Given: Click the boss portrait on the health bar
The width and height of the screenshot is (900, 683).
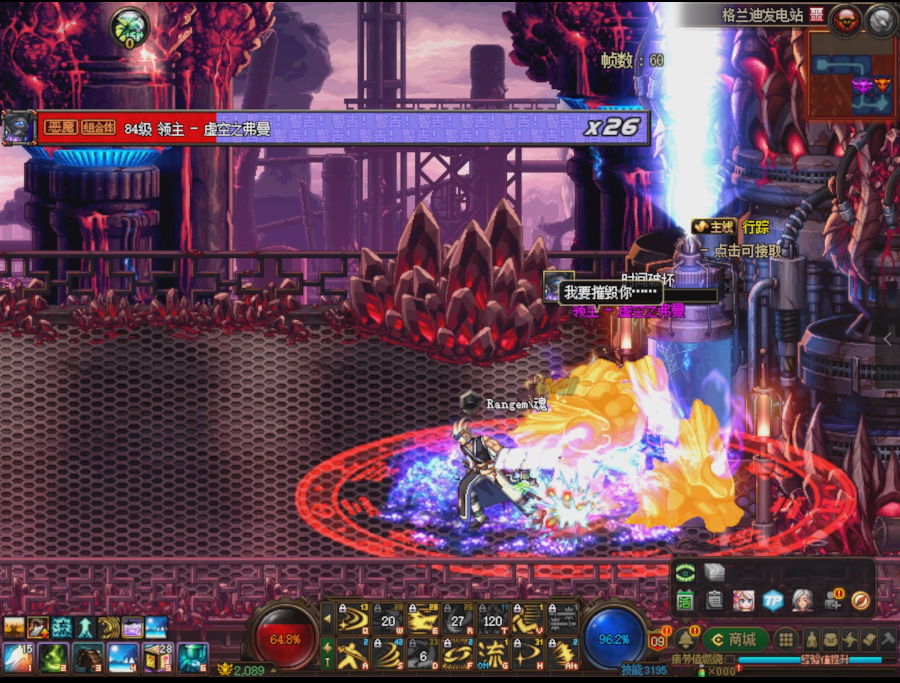Looking at the screenshot, I should tap(17, 127).
